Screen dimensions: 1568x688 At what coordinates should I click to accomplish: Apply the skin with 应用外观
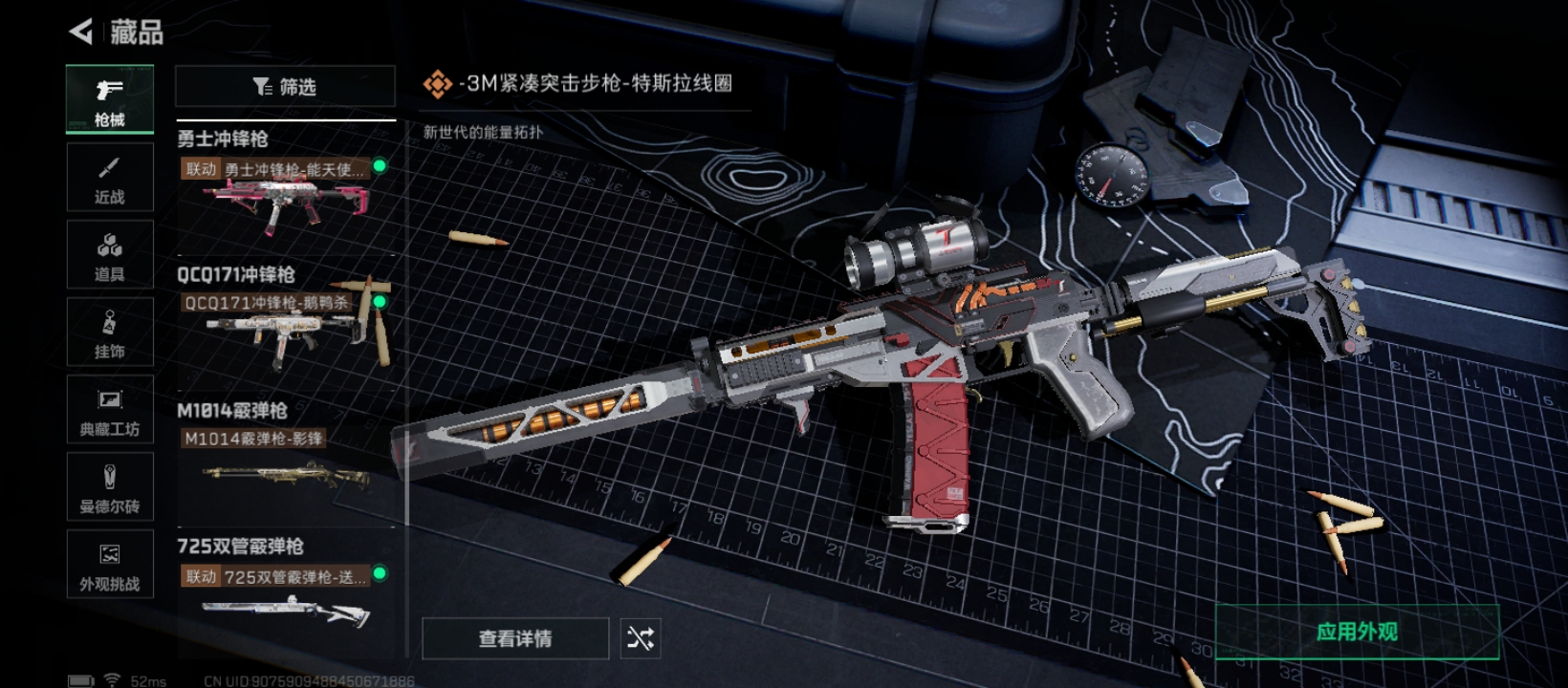1357,632
